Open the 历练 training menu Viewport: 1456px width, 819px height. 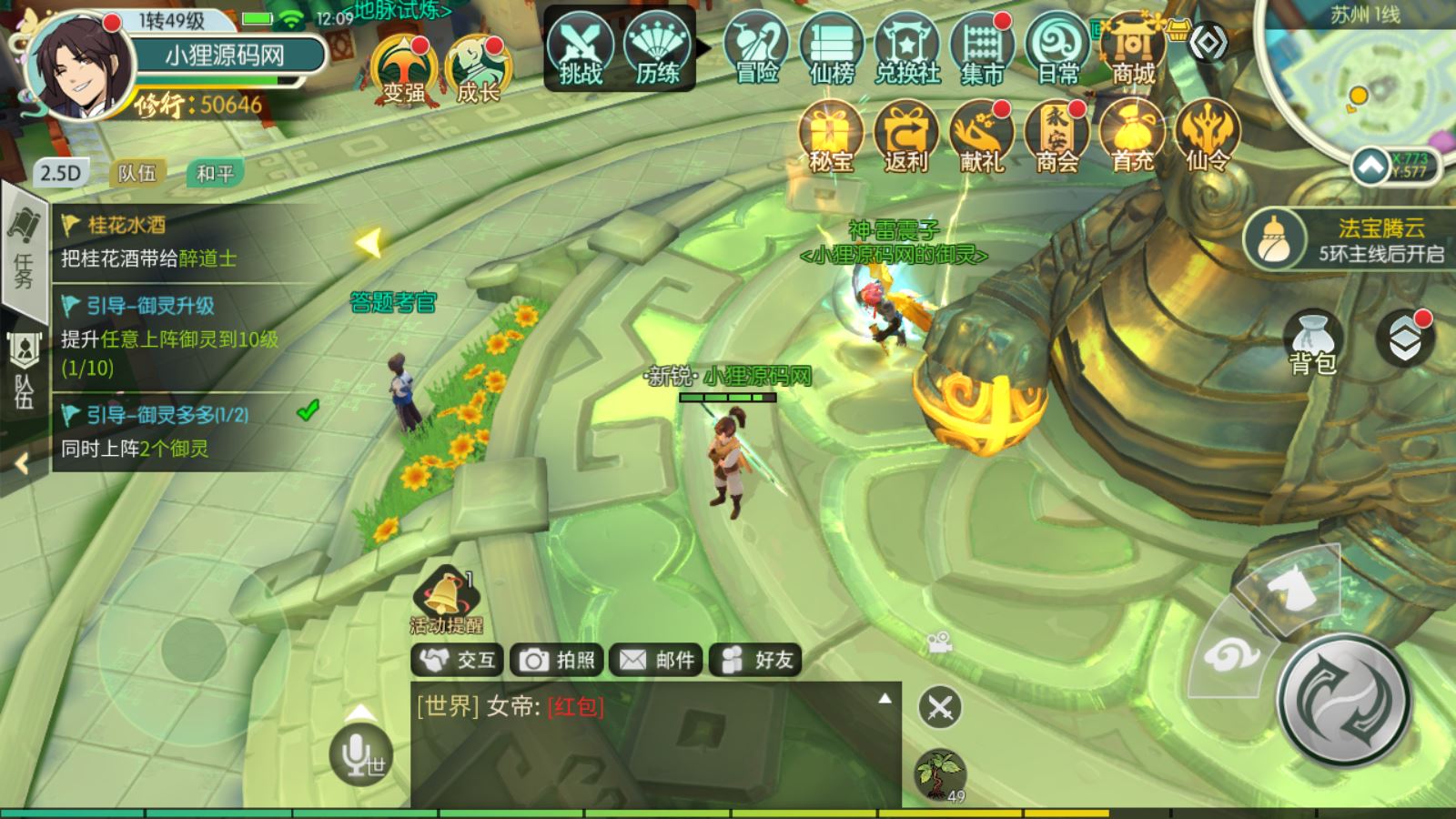tap(657, 51)
